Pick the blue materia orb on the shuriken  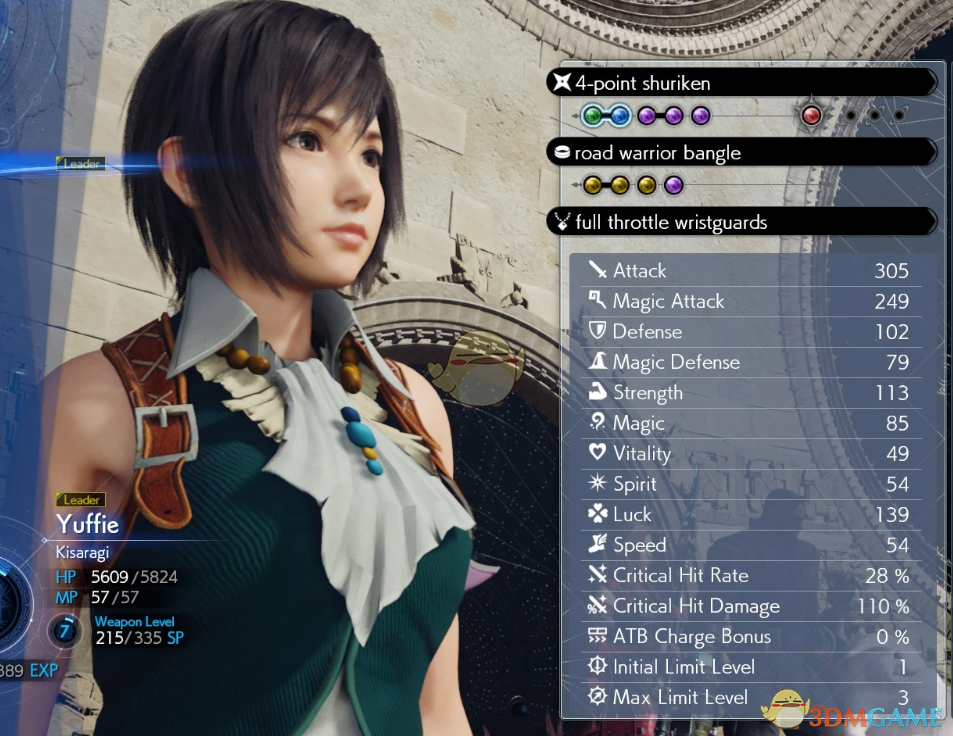coord(620,116)
